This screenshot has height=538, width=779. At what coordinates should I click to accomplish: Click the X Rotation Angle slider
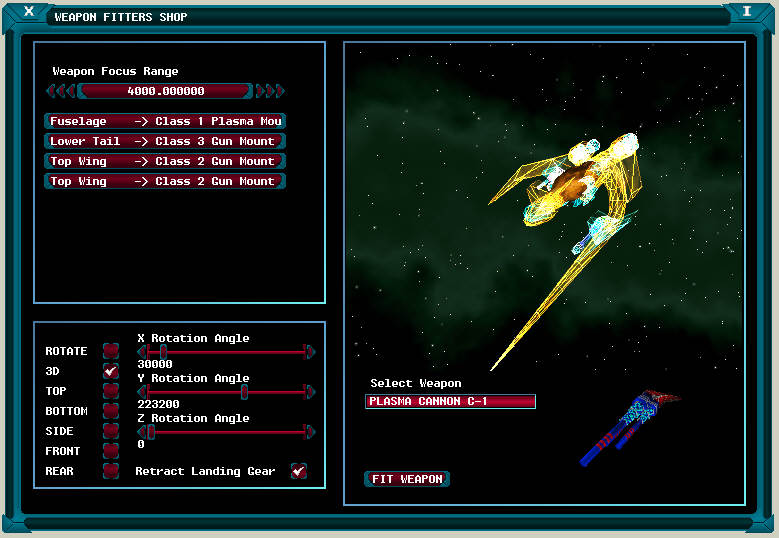226,352
